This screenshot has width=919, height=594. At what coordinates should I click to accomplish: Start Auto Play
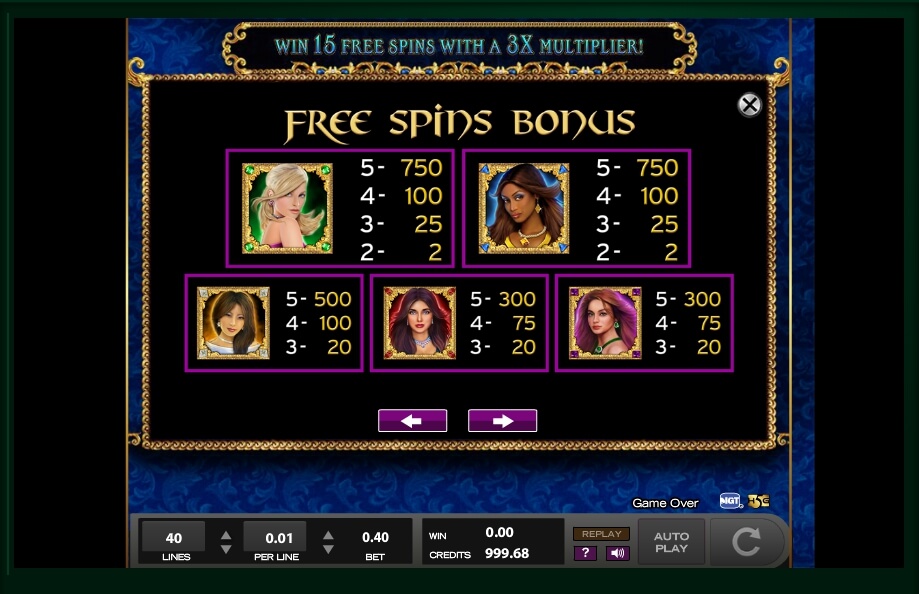point(671,542)
